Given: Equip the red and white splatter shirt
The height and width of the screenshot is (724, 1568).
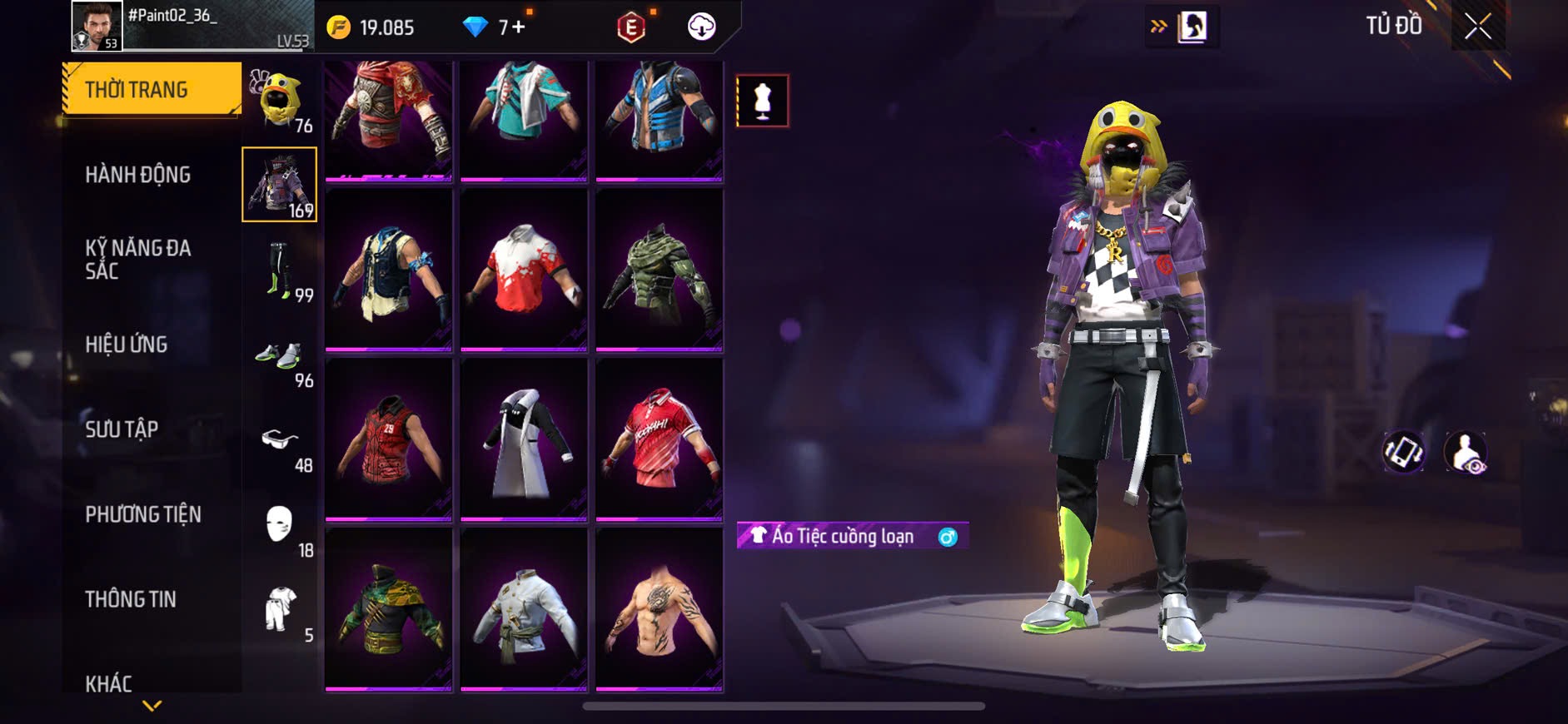Looking at the screenshot, I should pos(524,270).
